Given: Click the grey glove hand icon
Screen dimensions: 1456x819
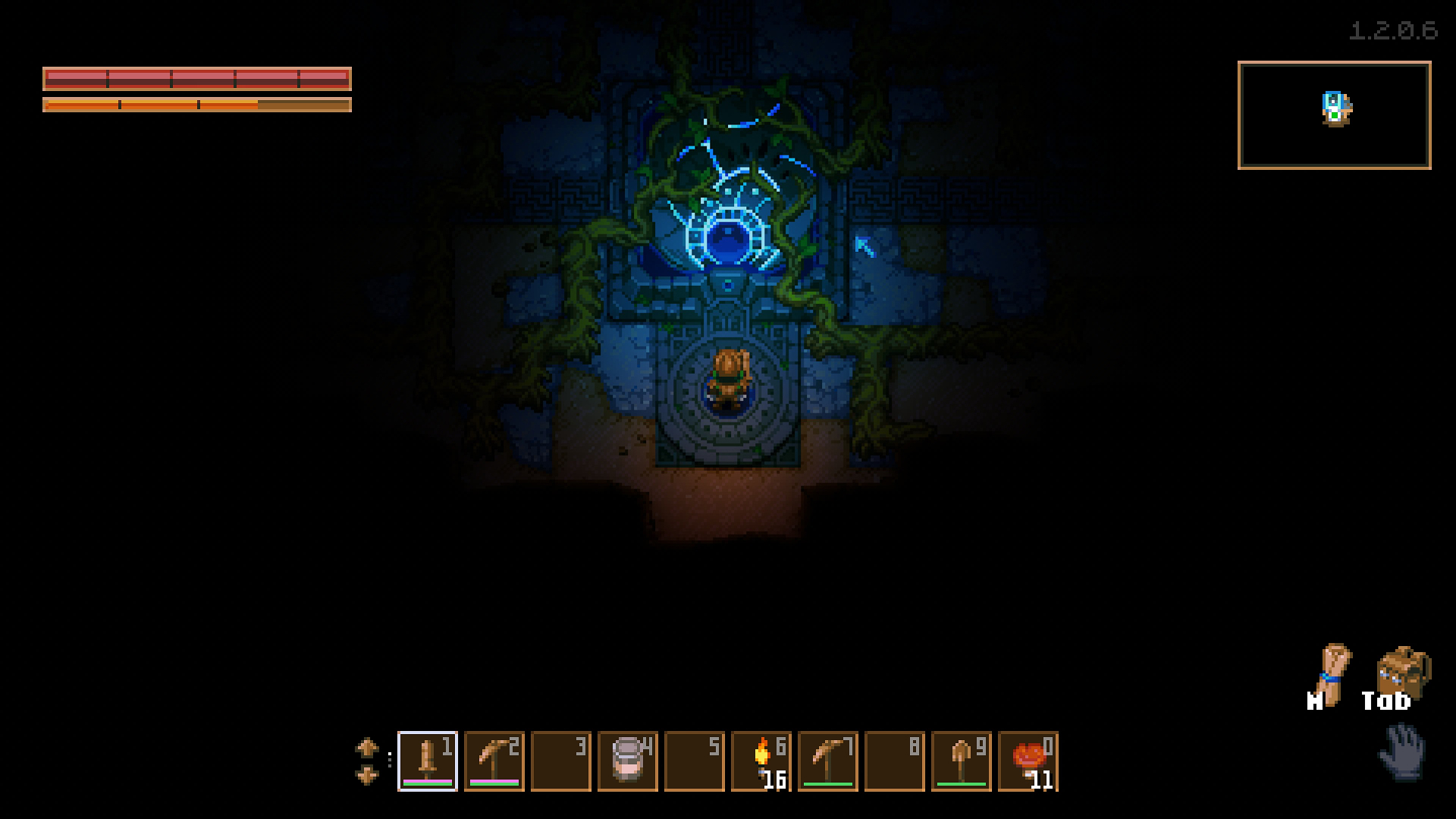Looking at the screenshot, I should coord(1401,752).
